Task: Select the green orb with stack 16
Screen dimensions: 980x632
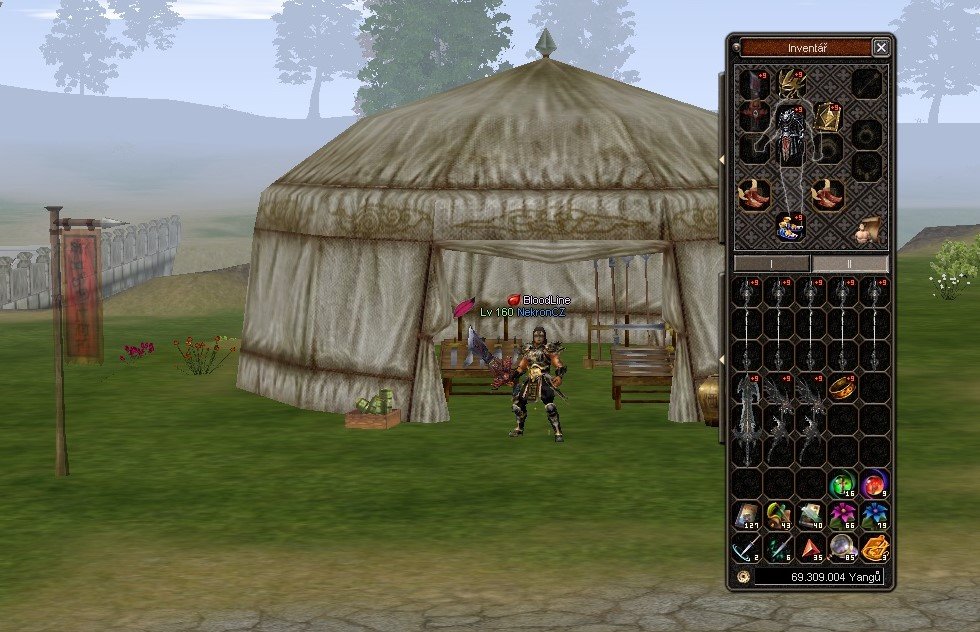Action: 843,484
